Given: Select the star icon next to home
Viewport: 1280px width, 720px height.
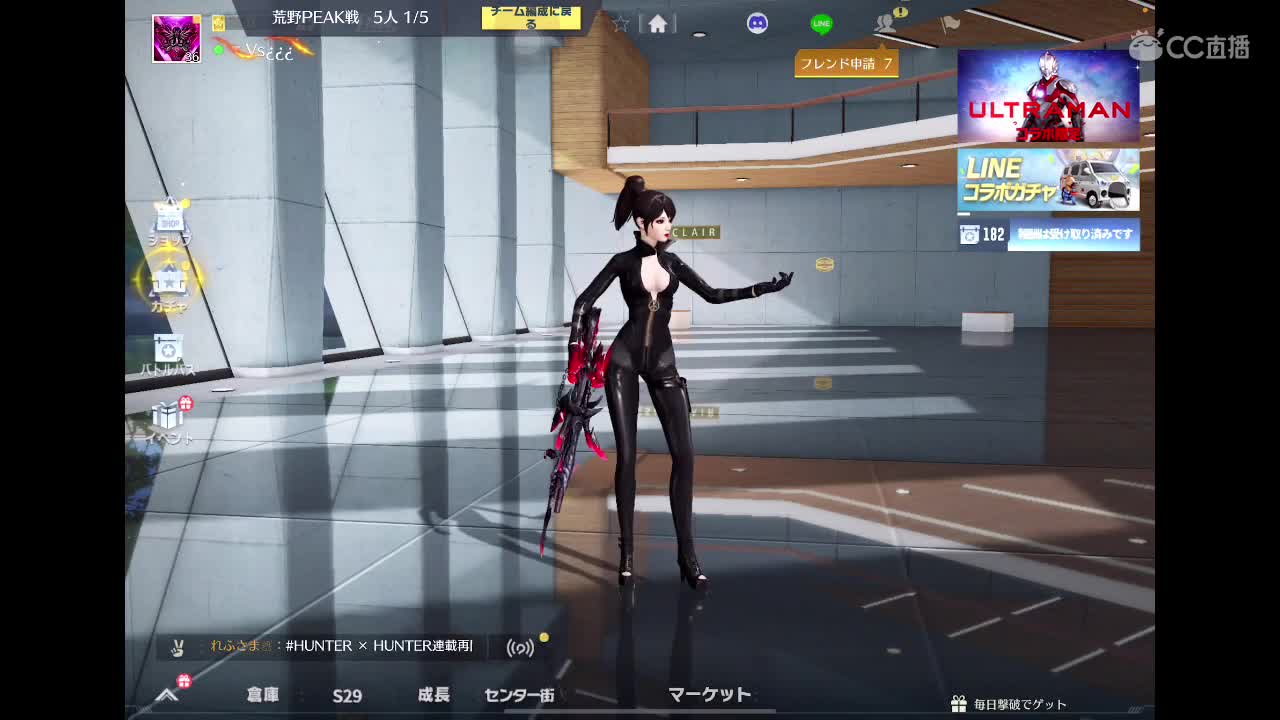Looking at the screenshot, I should click(621, 23).
